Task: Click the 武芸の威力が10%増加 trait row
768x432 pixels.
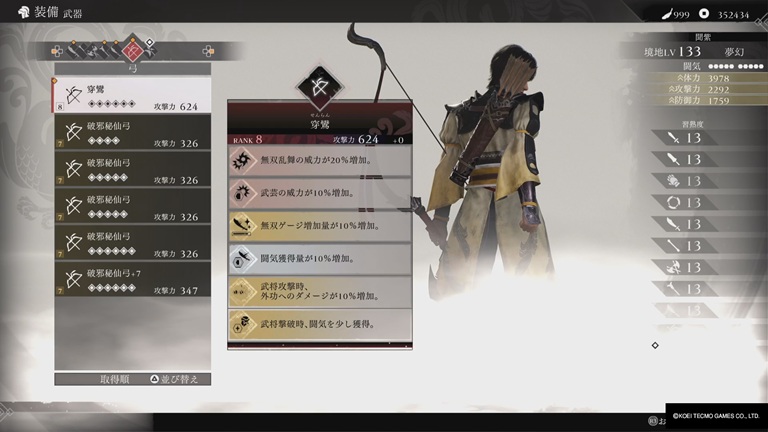Action: point(319,194)
